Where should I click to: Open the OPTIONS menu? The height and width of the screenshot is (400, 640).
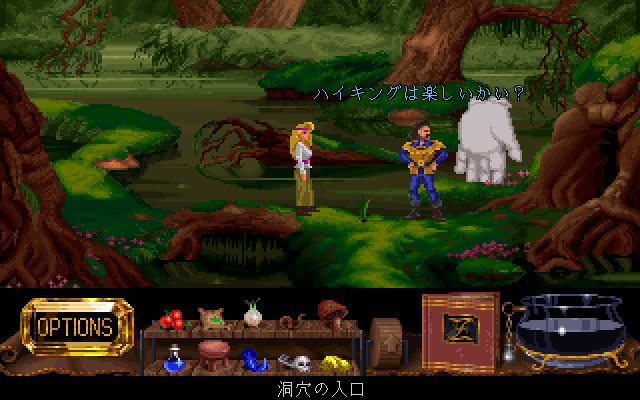[x=75, y=326]
